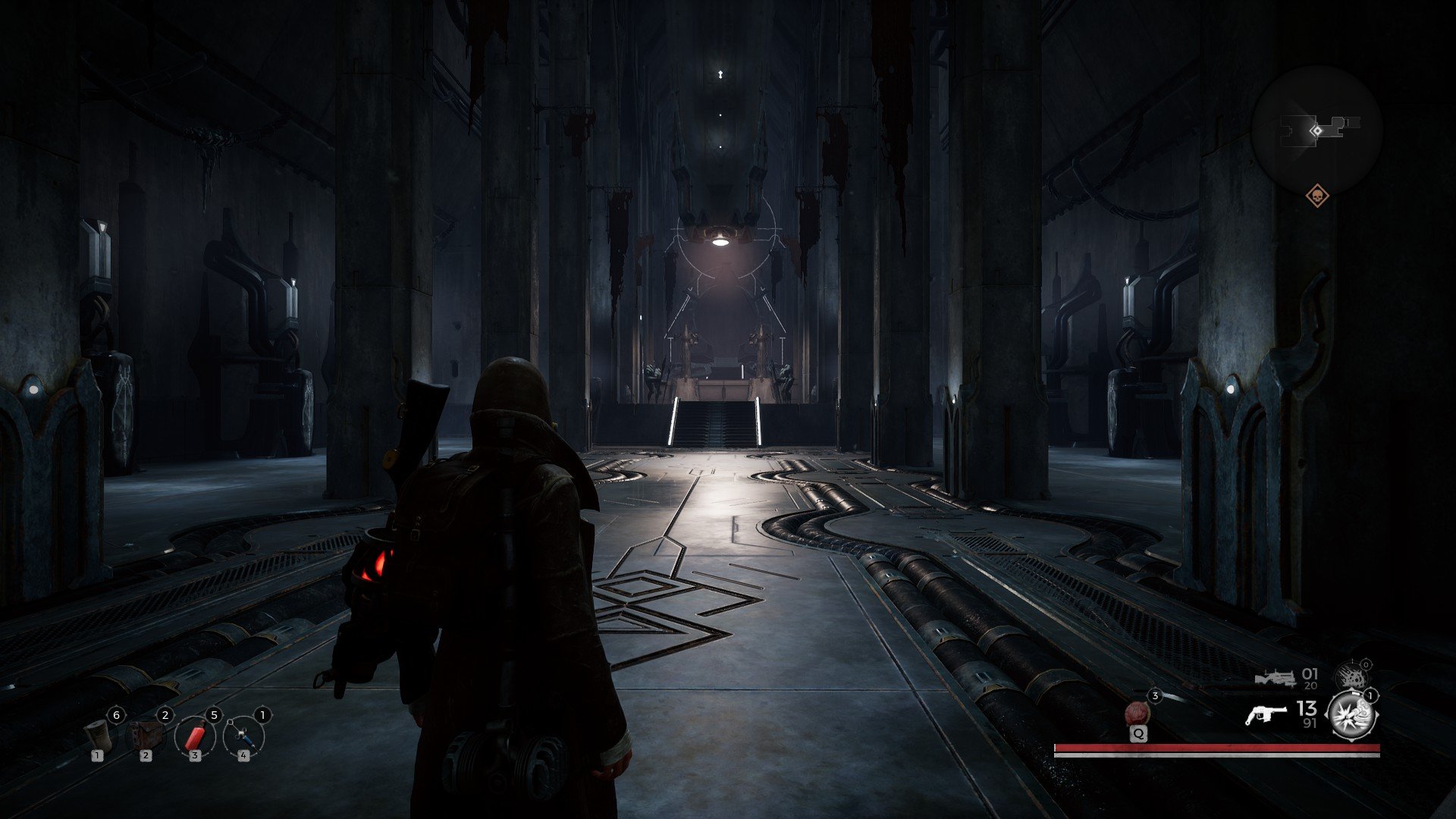
Task: Click the relic charge counter showing 3
Action: [1155, 696]
